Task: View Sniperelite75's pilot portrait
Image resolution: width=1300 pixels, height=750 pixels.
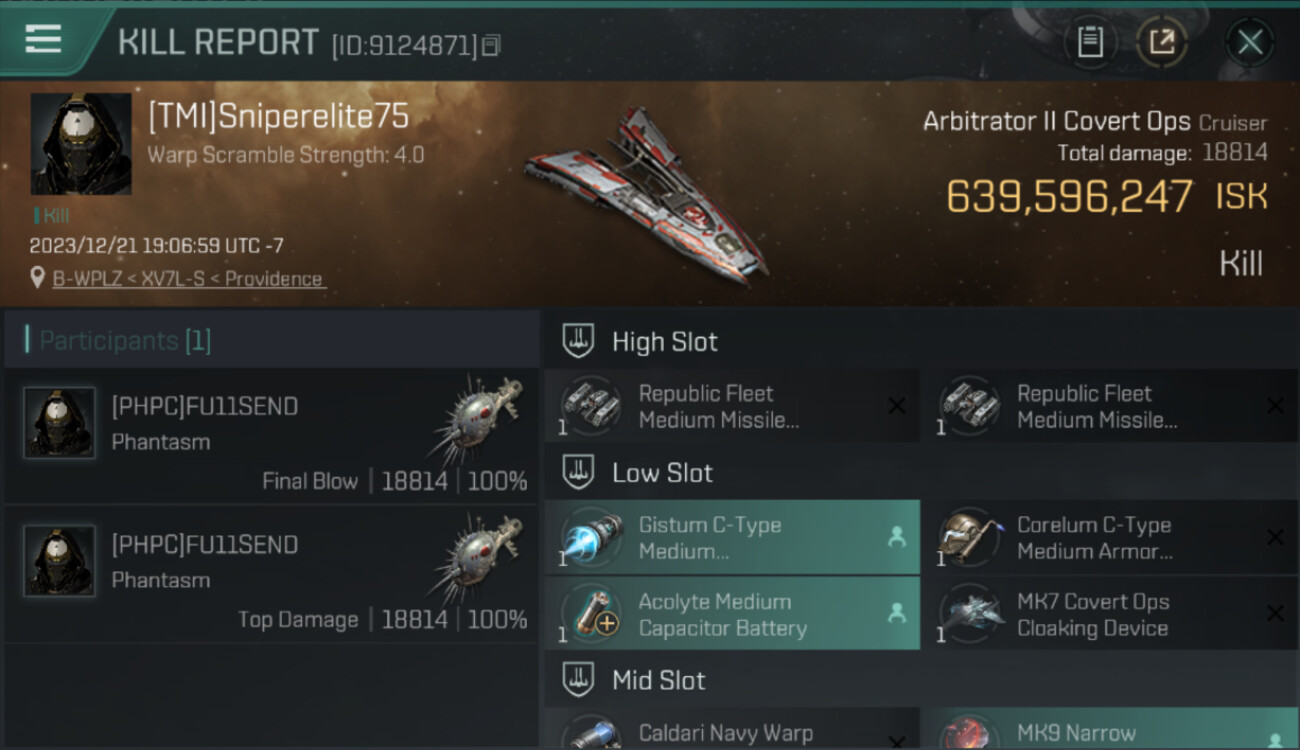Action: click(x=81, y=144)
